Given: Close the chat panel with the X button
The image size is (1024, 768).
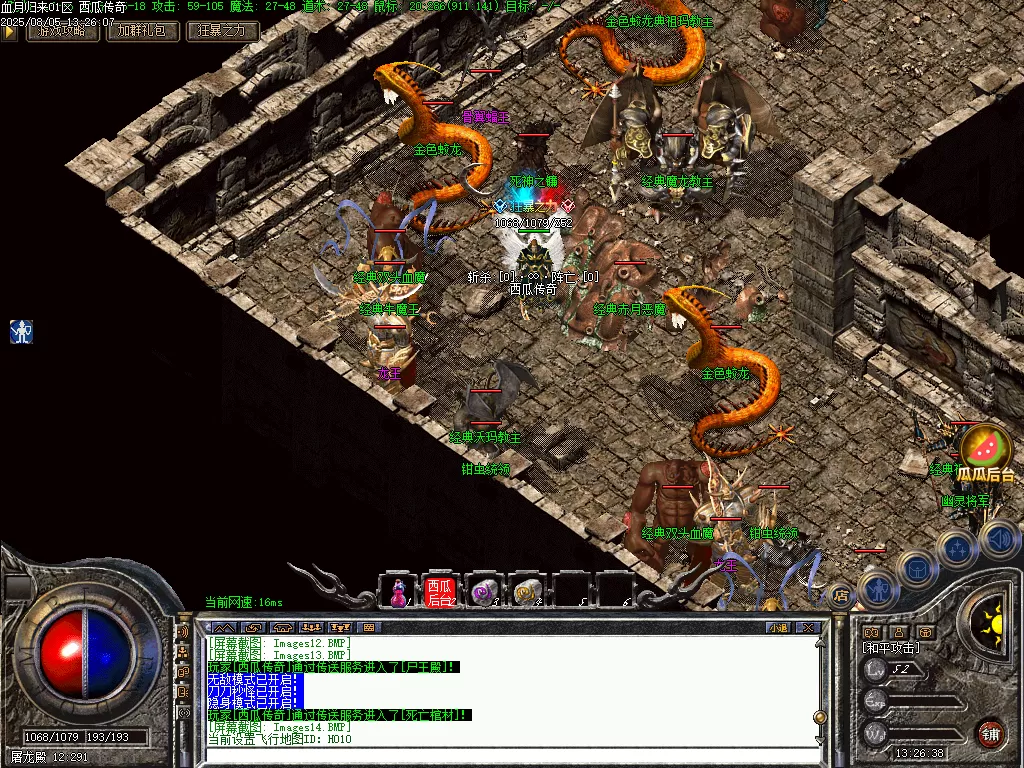Looking at the screenshot, I should pyautogui.click(x=808, y=627).
